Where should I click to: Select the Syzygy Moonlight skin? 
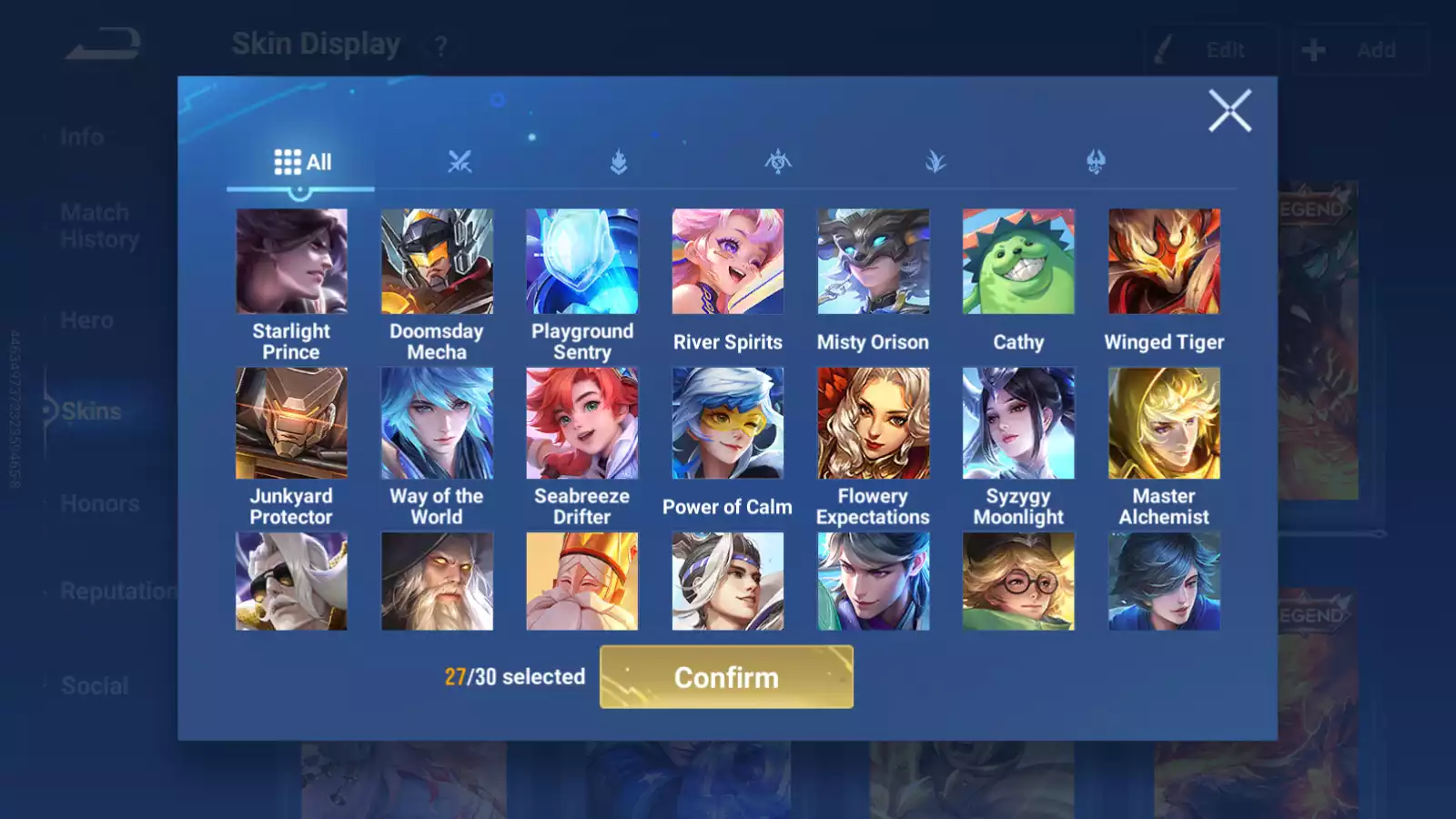click(x=1018, y=423)
